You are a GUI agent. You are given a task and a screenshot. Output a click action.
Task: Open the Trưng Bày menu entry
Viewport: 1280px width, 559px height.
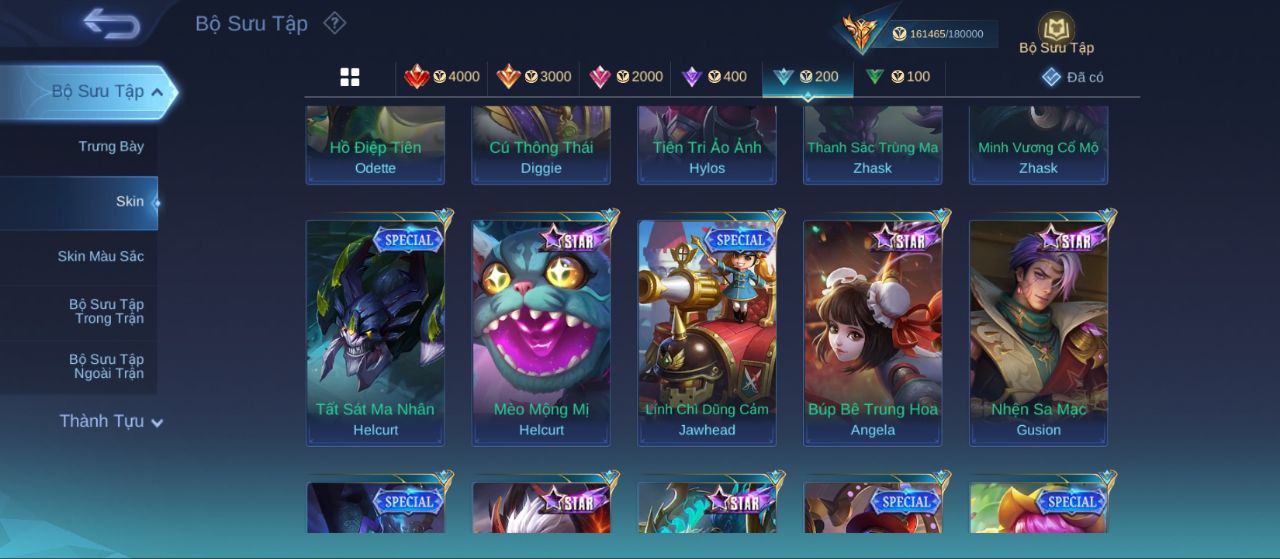click(111, 147)
